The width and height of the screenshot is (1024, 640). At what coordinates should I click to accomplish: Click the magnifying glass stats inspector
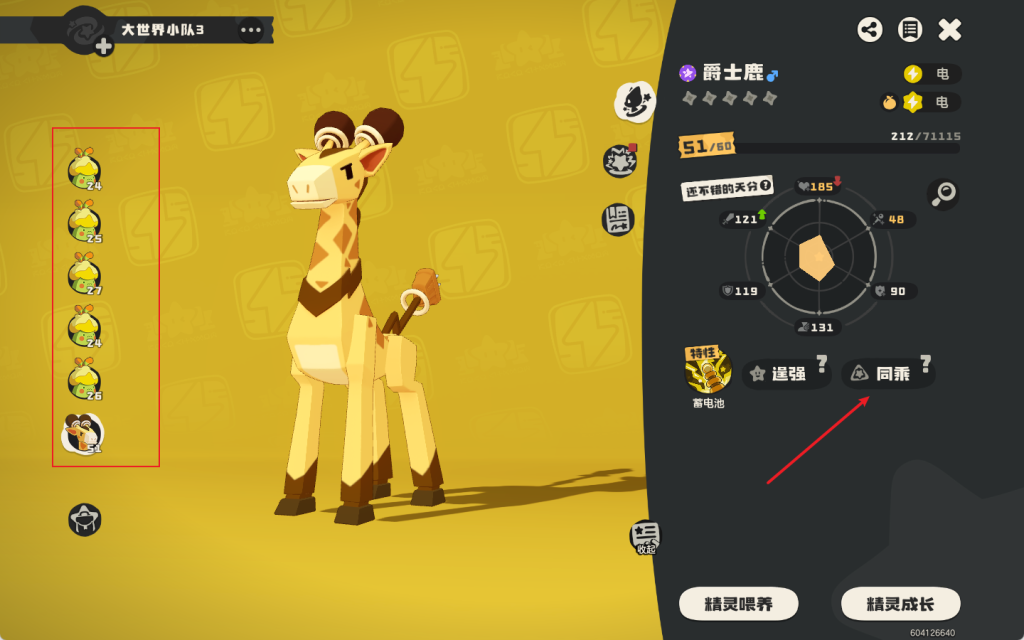click(x=942, y=194)
